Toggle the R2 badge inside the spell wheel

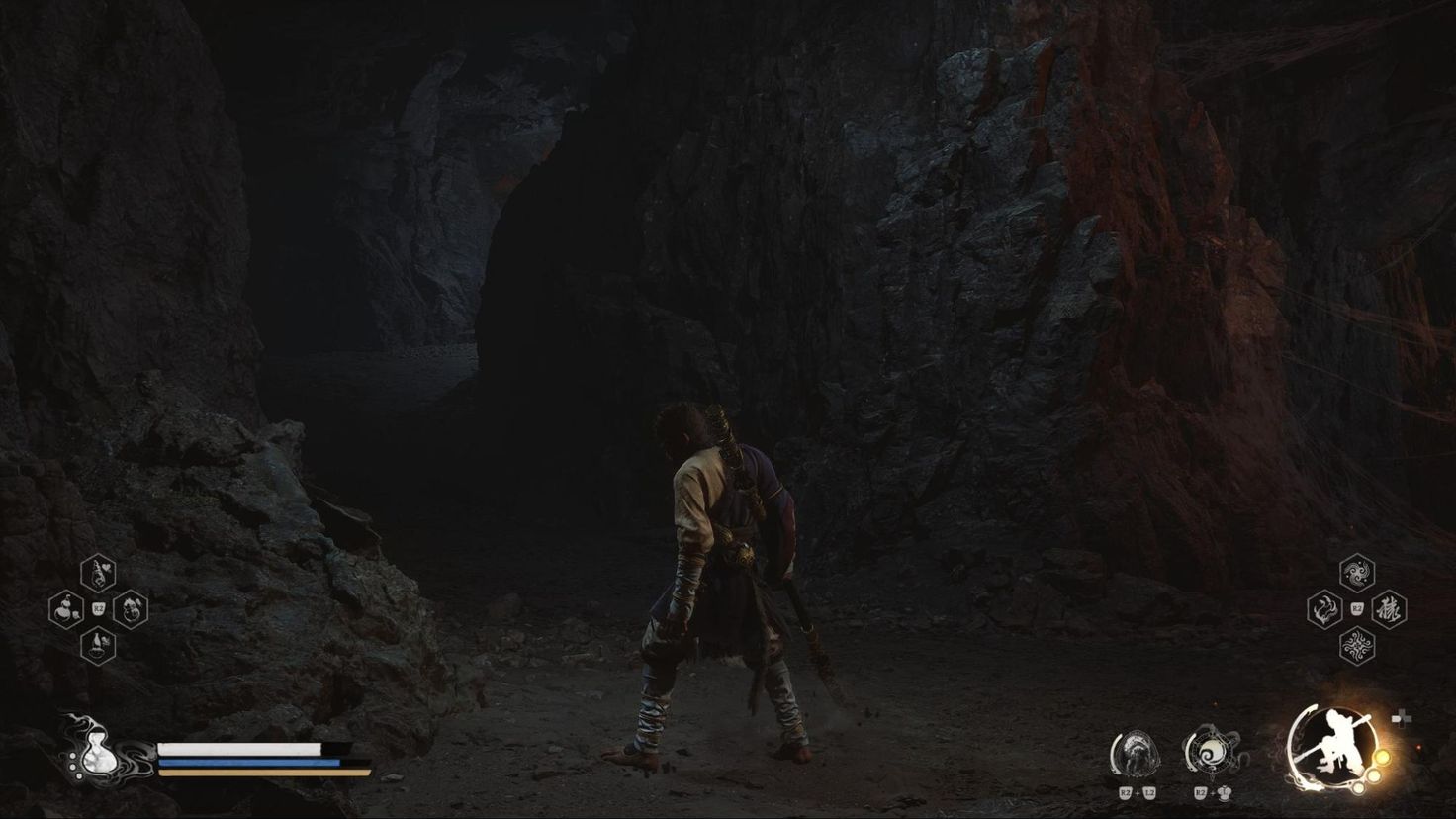pyautogui.click(x=1356, y=607)
